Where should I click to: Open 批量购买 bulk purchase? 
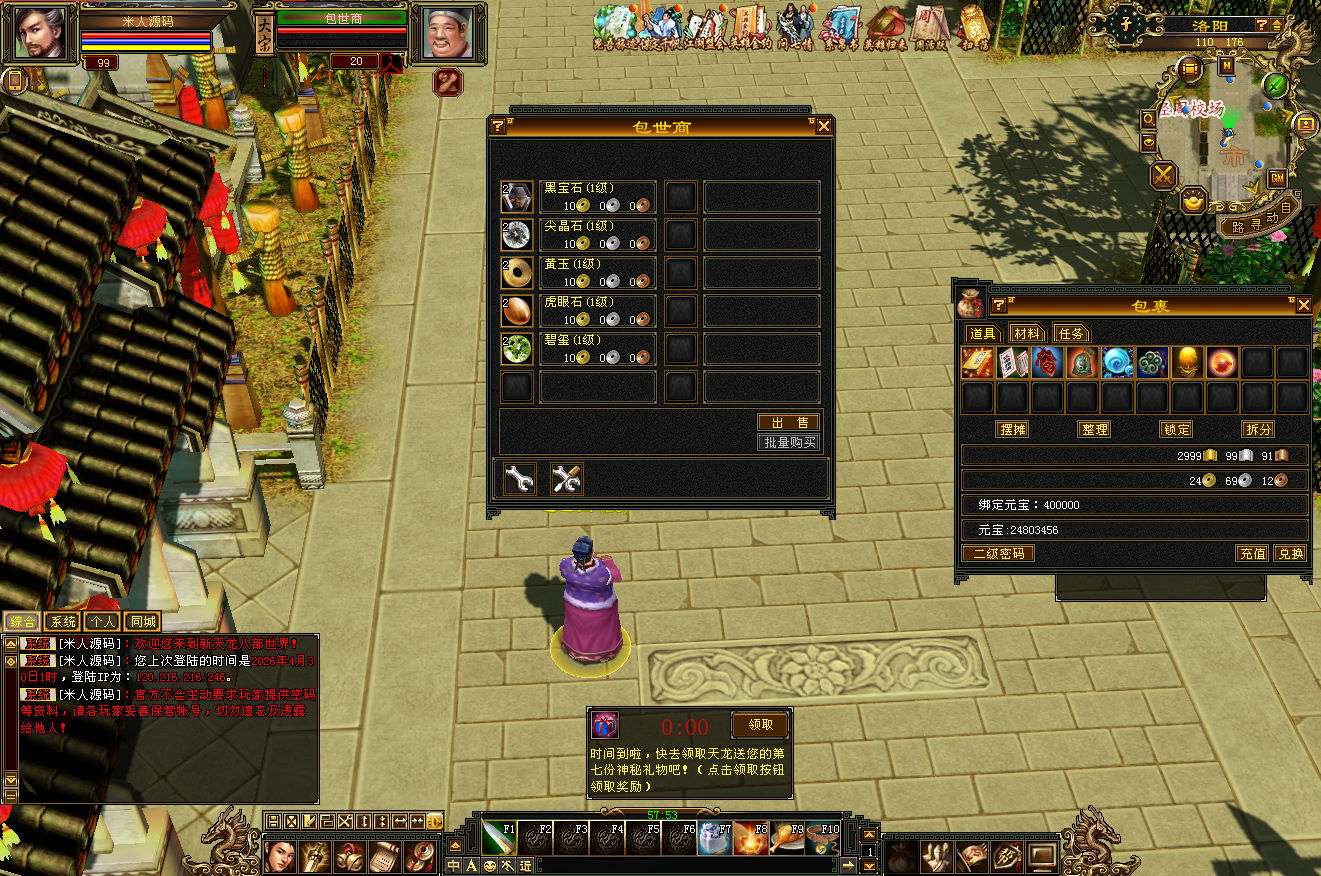pyautogui.click(x=789, y=442)
